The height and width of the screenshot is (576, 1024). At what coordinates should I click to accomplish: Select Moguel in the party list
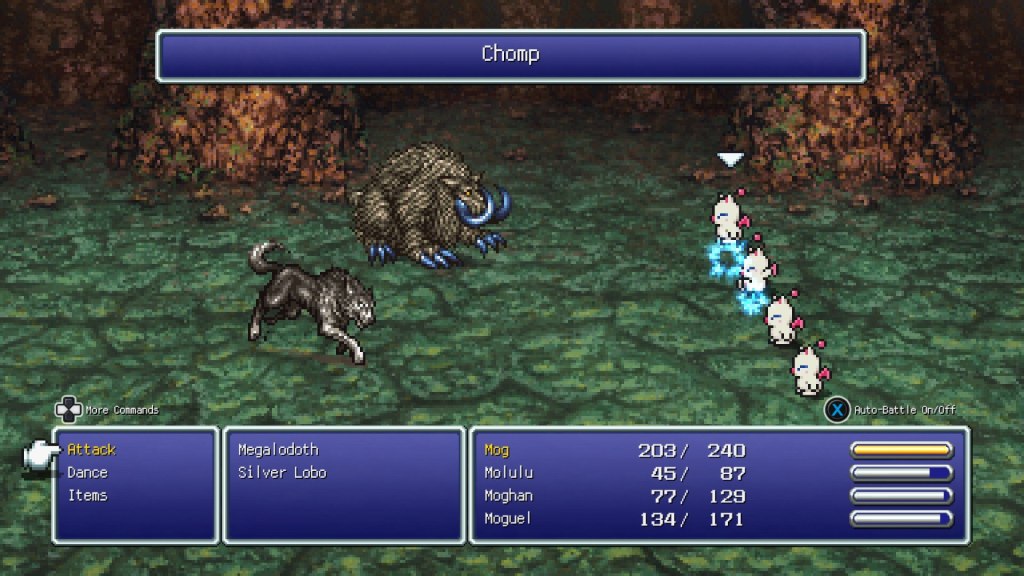(x=508, y=519)
